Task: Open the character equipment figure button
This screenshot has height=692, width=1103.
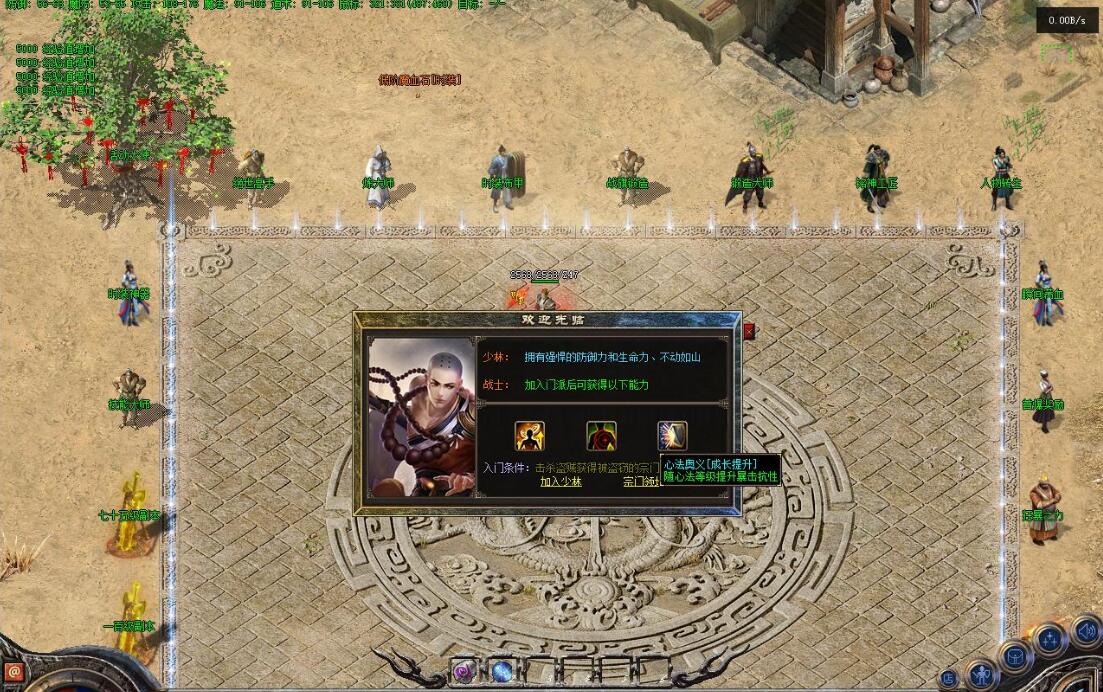Action: [x=981, y=675]
